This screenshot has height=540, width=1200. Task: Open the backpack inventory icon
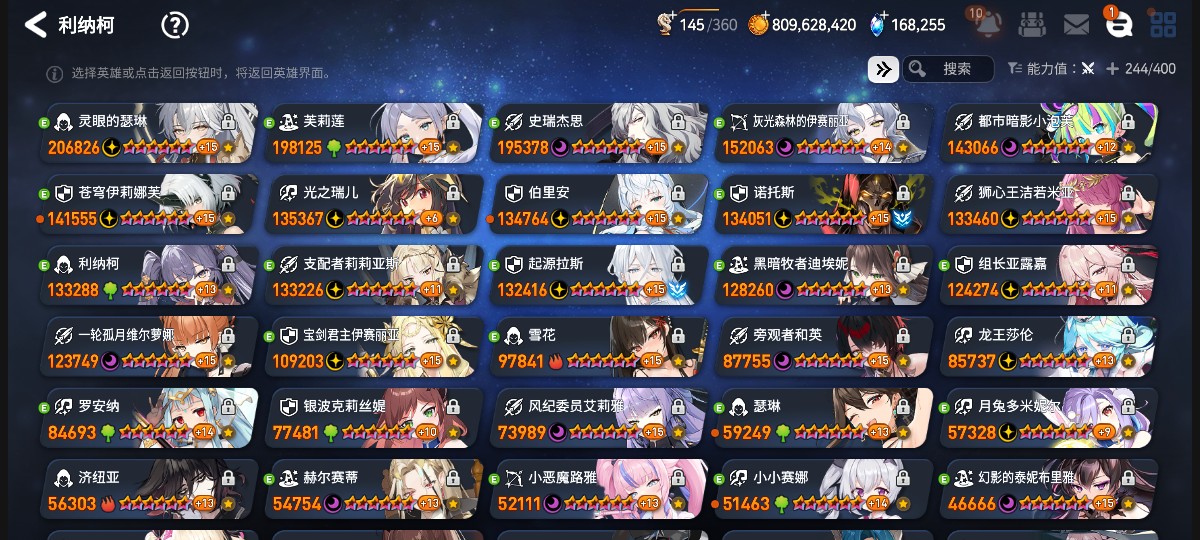pos(1034,25)
